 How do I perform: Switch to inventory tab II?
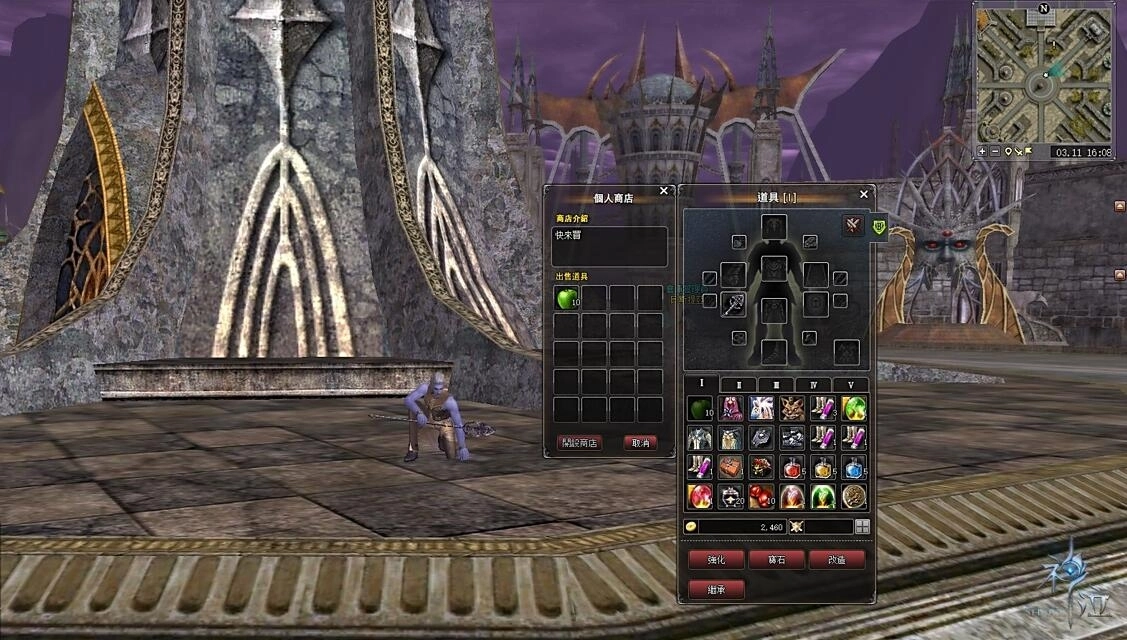pyautogui.click(x=739, y=384)
